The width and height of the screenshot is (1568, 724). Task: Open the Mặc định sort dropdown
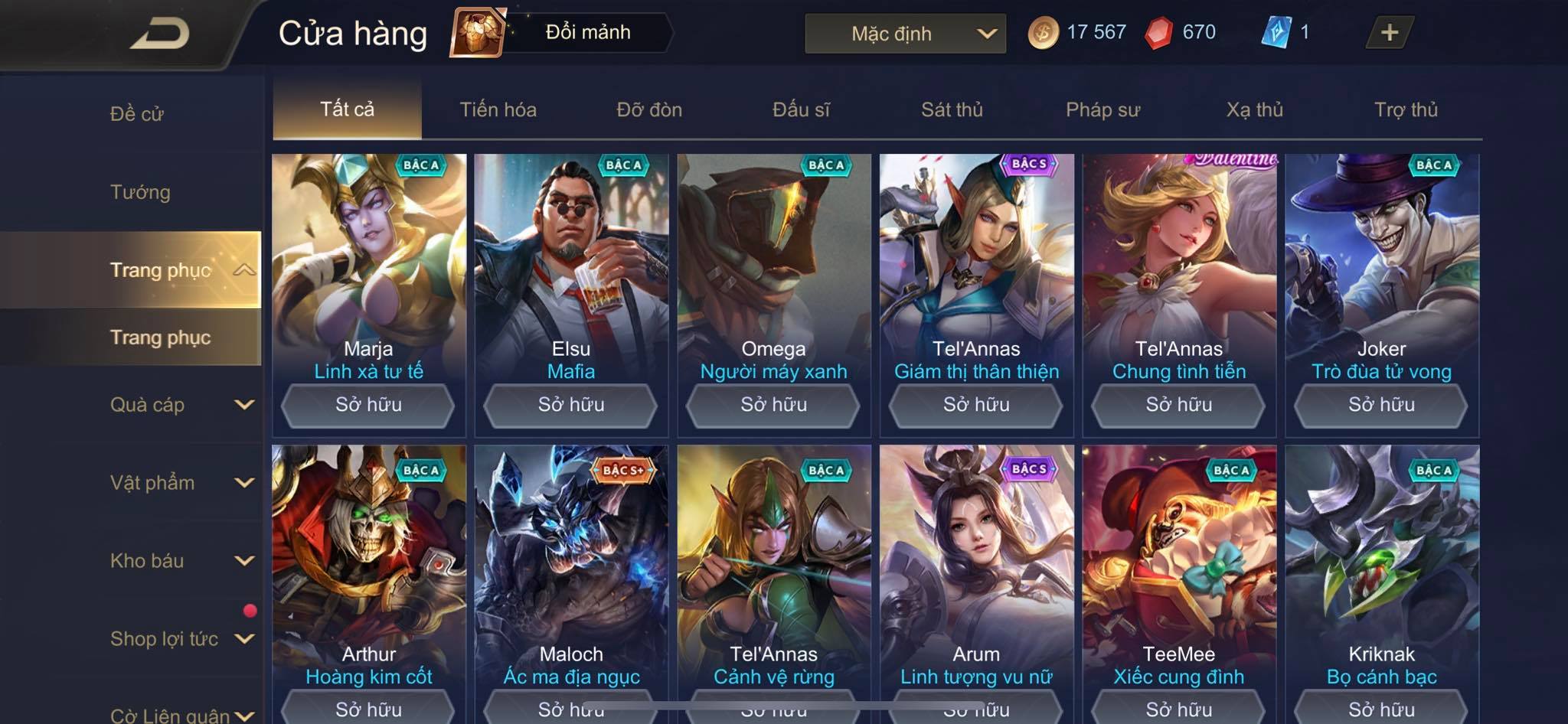point(905,34)
